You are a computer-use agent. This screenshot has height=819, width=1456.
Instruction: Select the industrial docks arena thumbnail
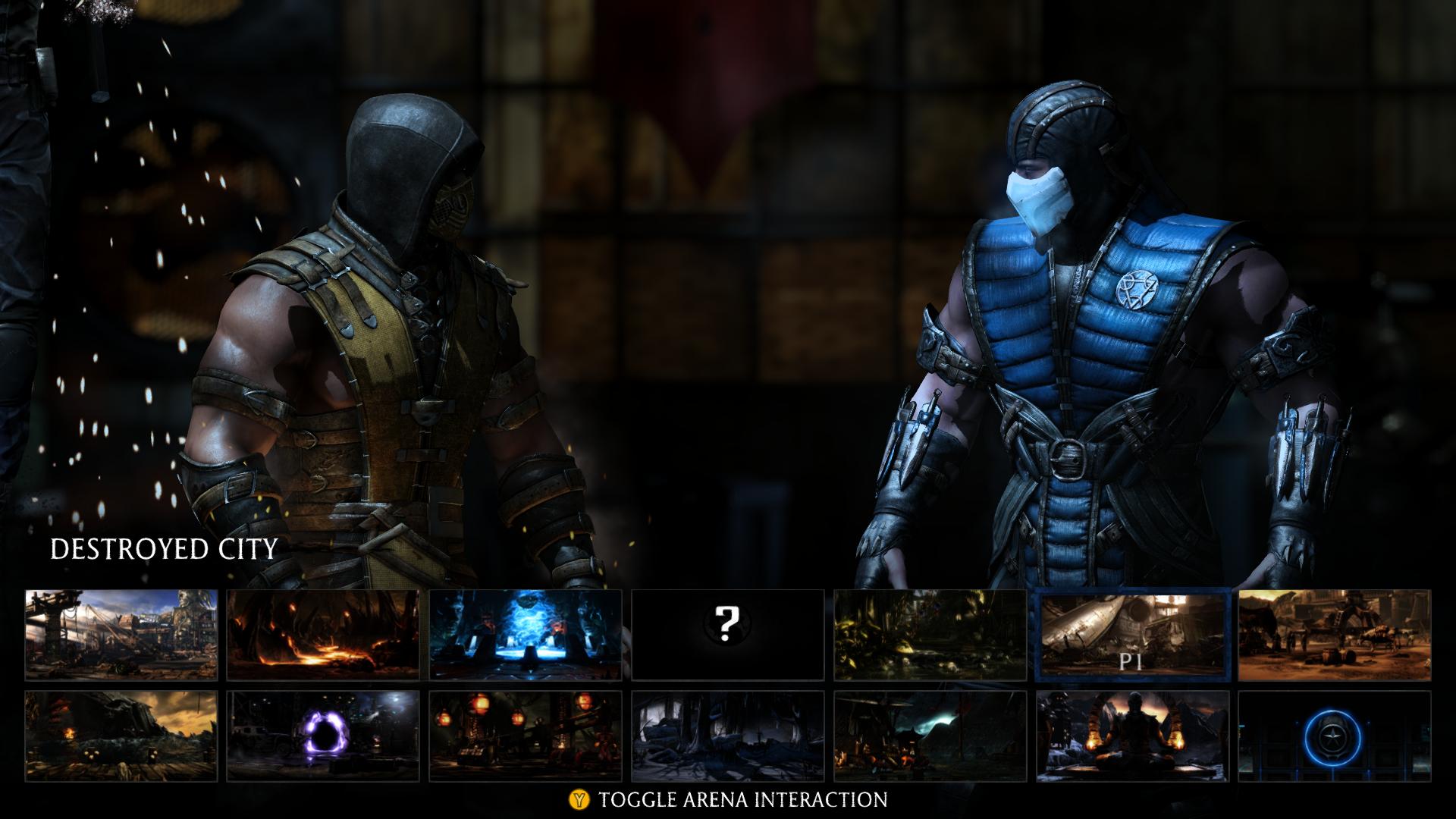(121, 635)
